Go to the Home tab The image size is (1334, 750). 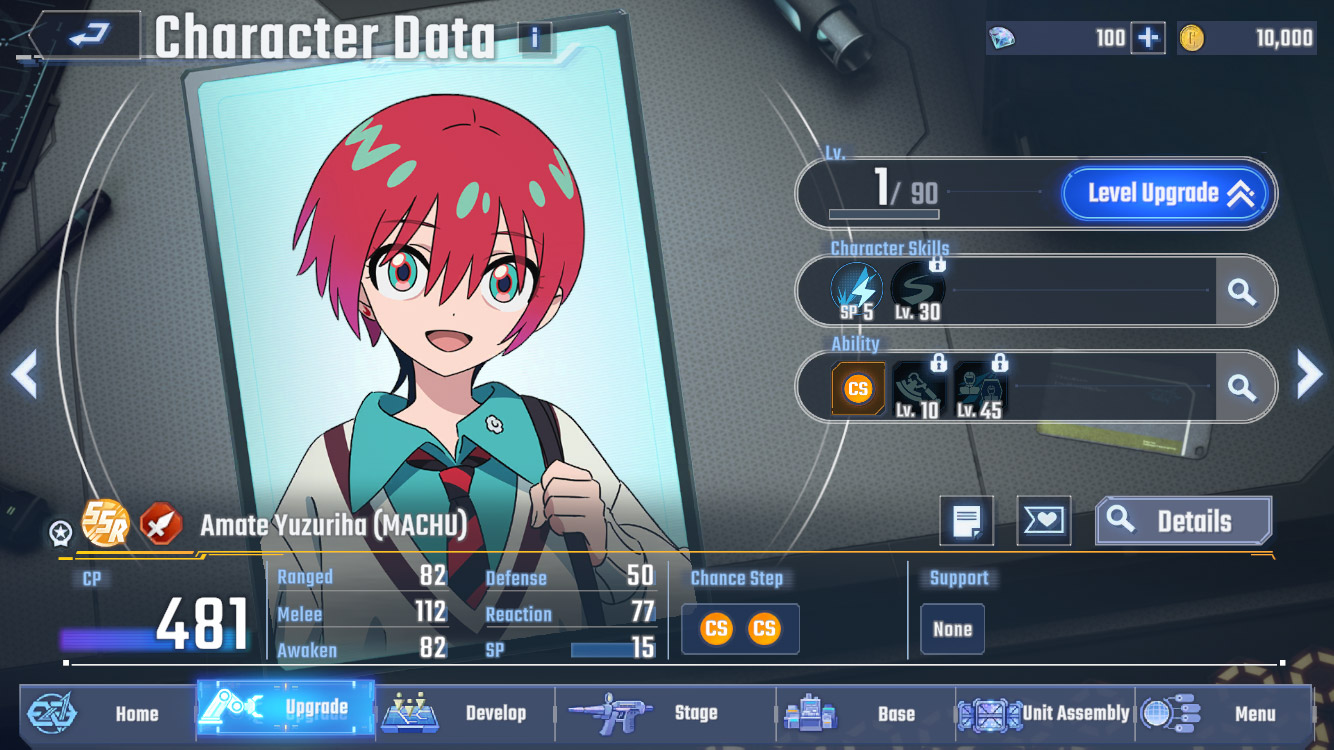tap(107, 713)
